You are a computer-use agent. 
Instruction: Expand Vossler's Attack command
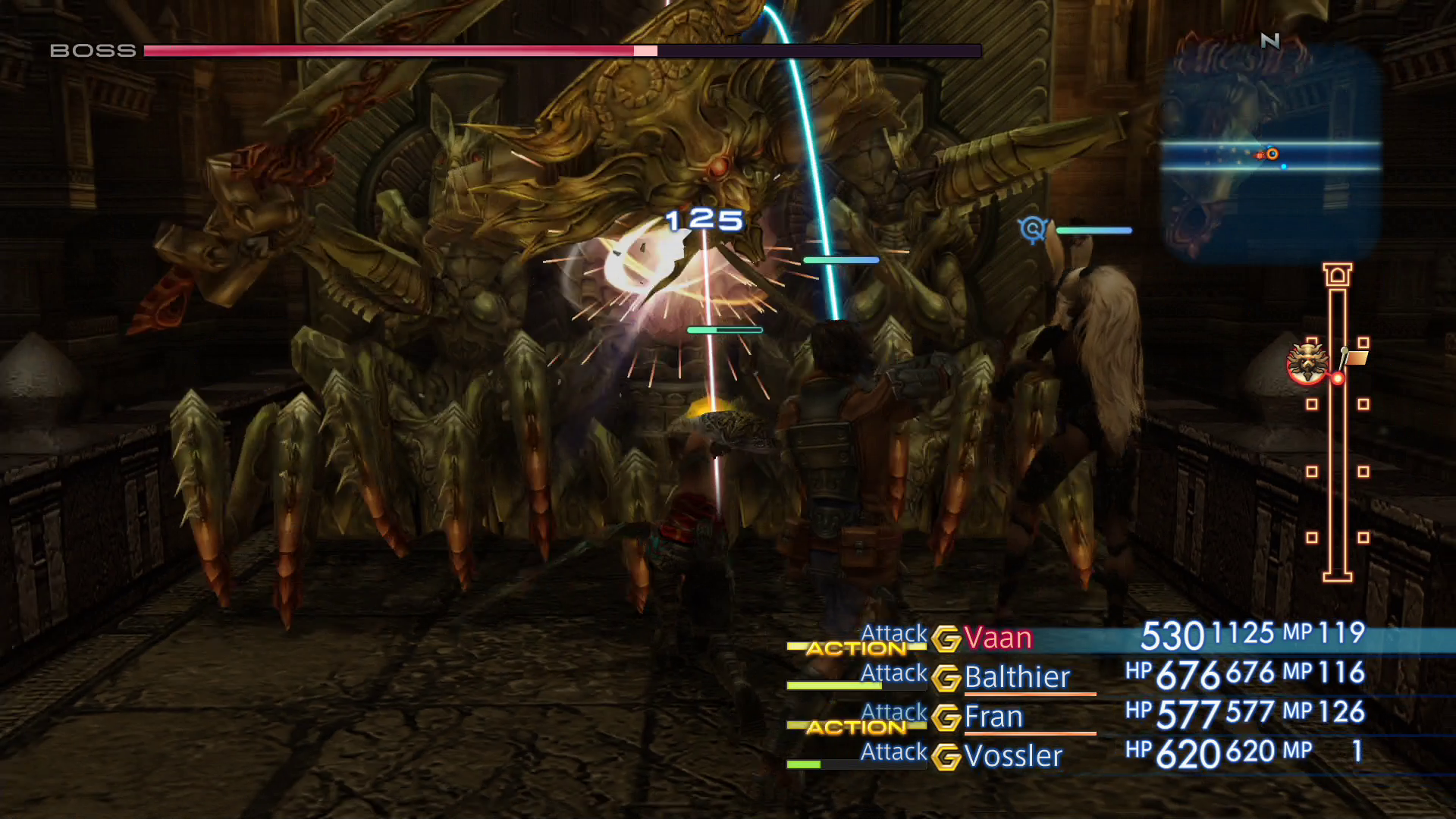[893, 753]
